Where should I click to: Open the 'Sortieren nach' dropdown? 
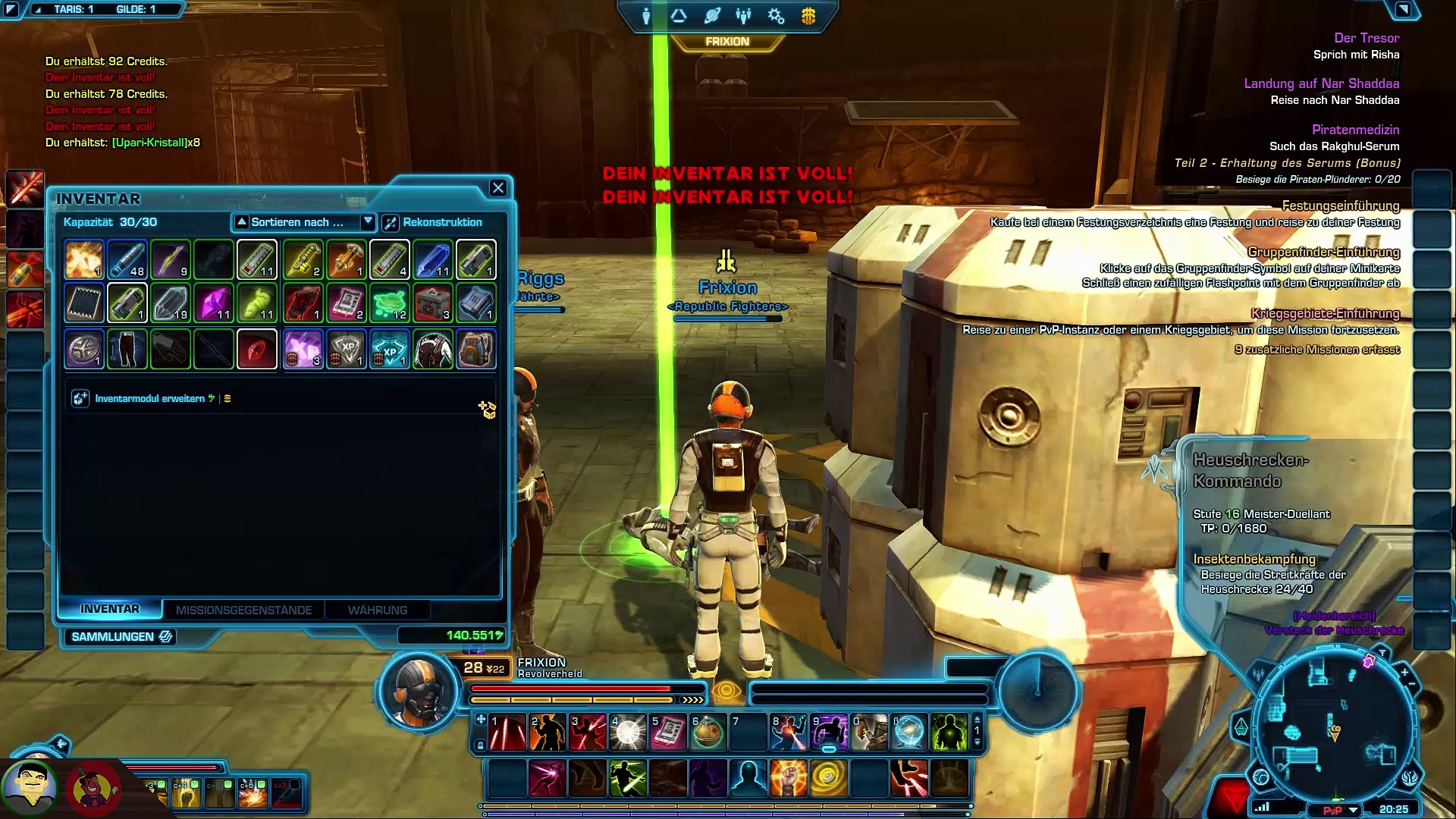[368, 221]
